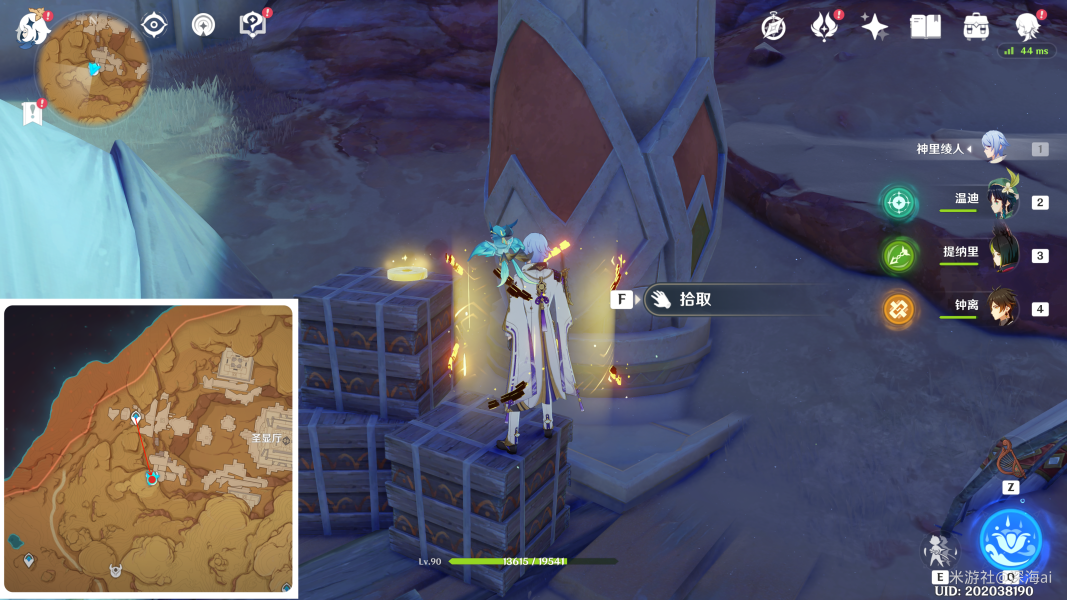This screenshot has width=1067, height=600.
Task: Open the tutorial book question mark icon
Action: pyautogui.click(x=253, y=25)
